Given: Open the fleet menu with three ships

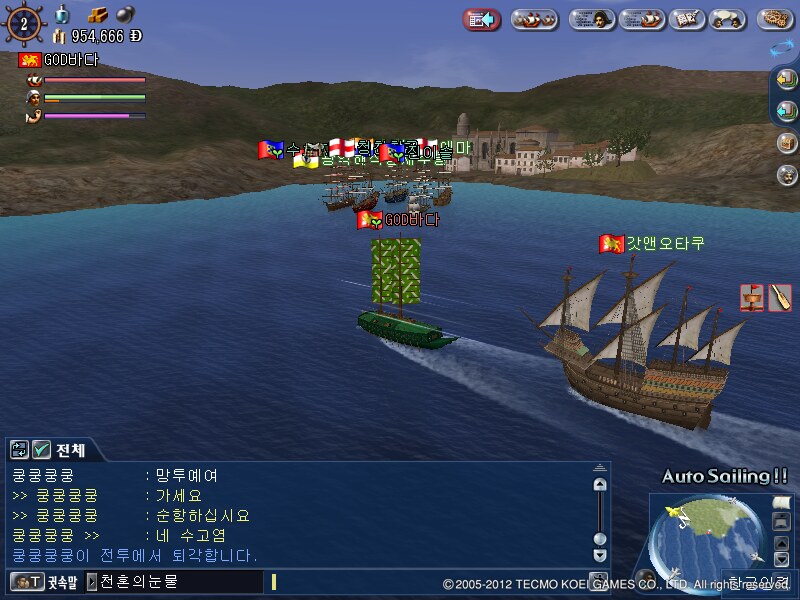Looking at the screenshot, I should [535, 19].
